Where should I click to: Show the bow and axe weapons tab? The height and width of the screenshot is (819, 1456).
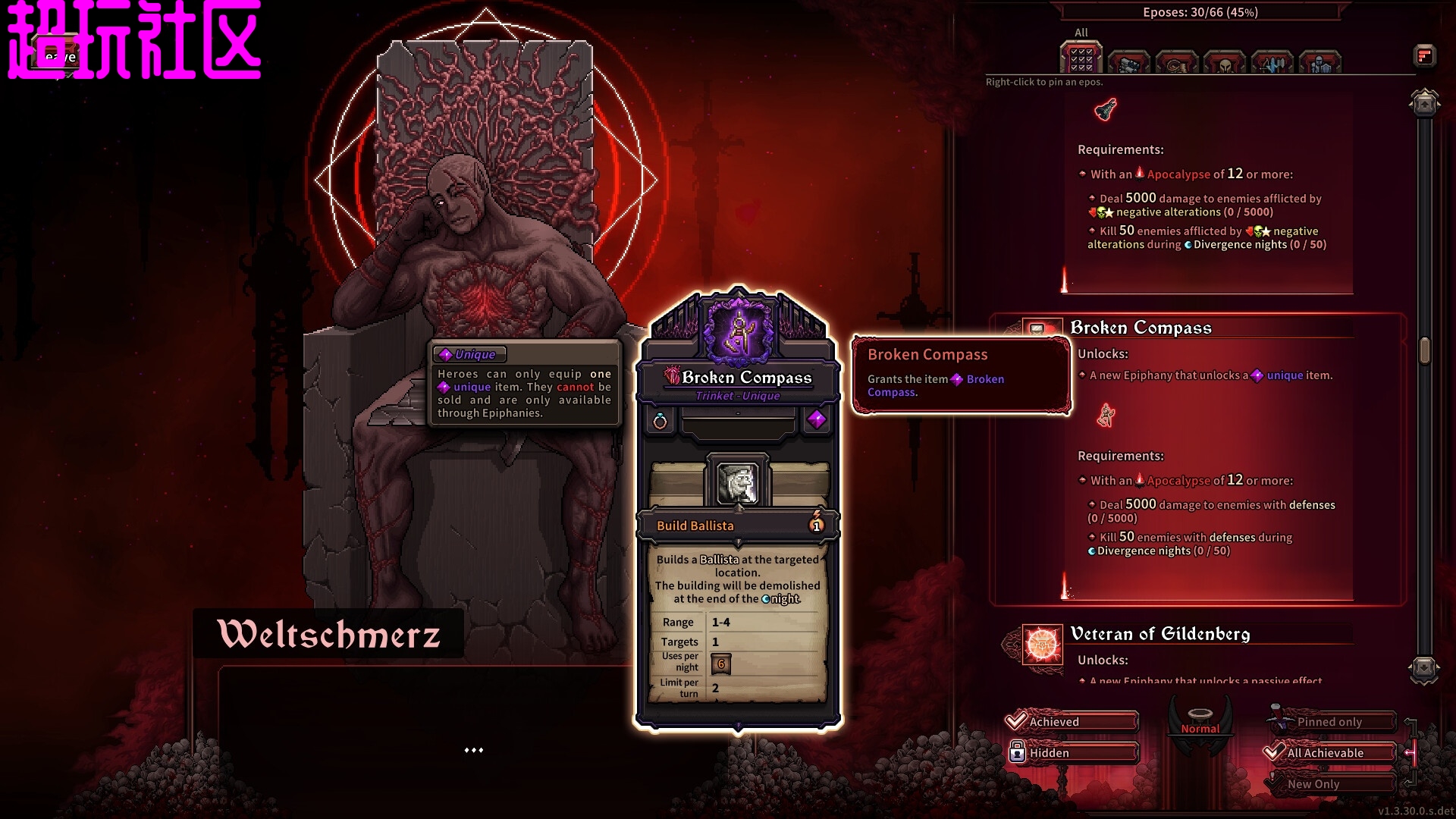point(1272,63)
